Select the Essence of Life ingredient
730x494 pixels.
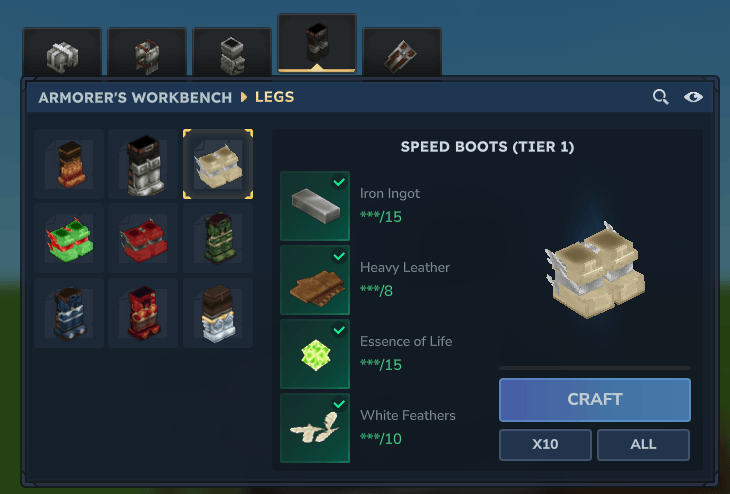point(315,354)
